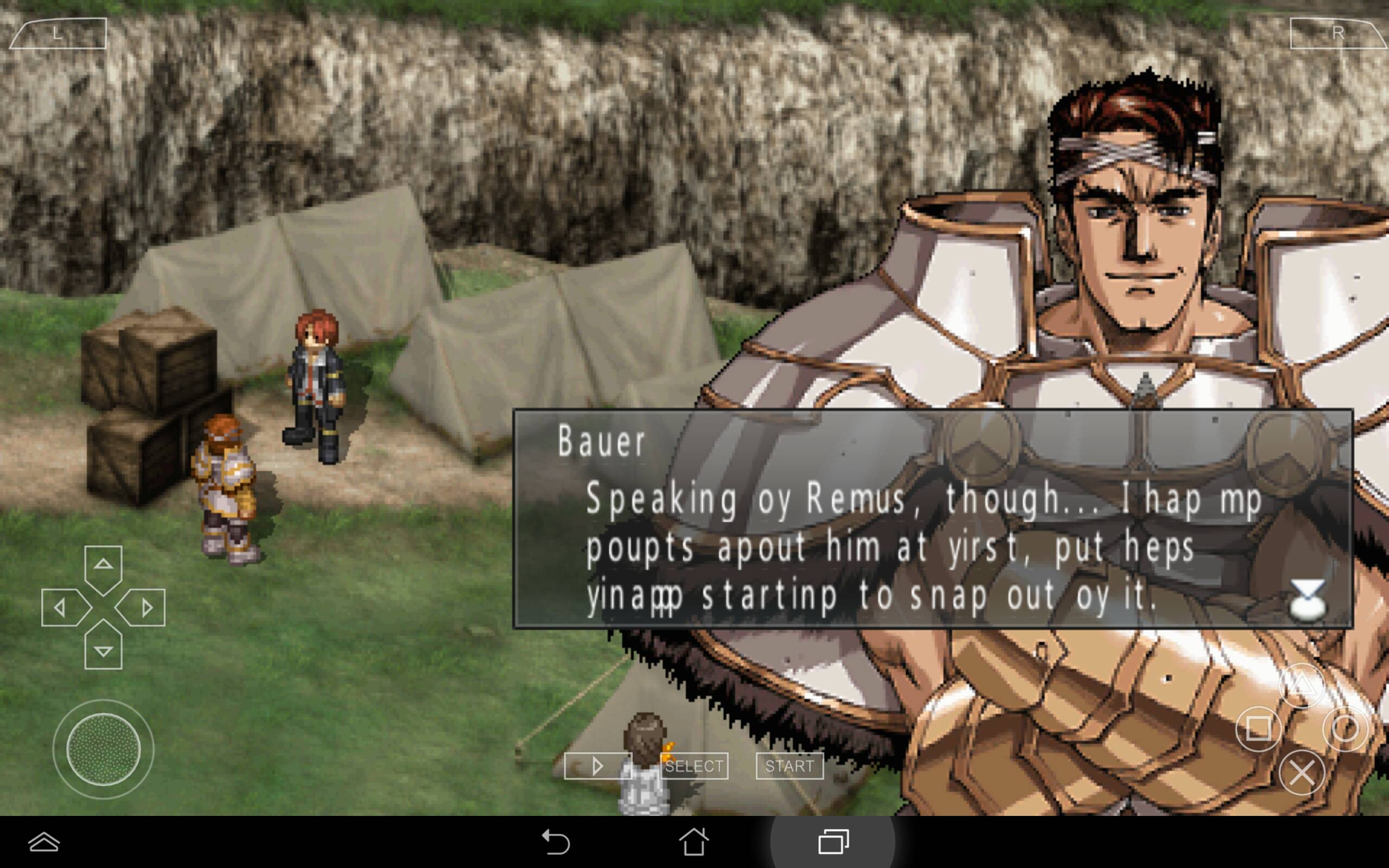This screenshot has width=1389, height=868.
Task: Tap the analog stick overlay
Action: pos(103,749)
